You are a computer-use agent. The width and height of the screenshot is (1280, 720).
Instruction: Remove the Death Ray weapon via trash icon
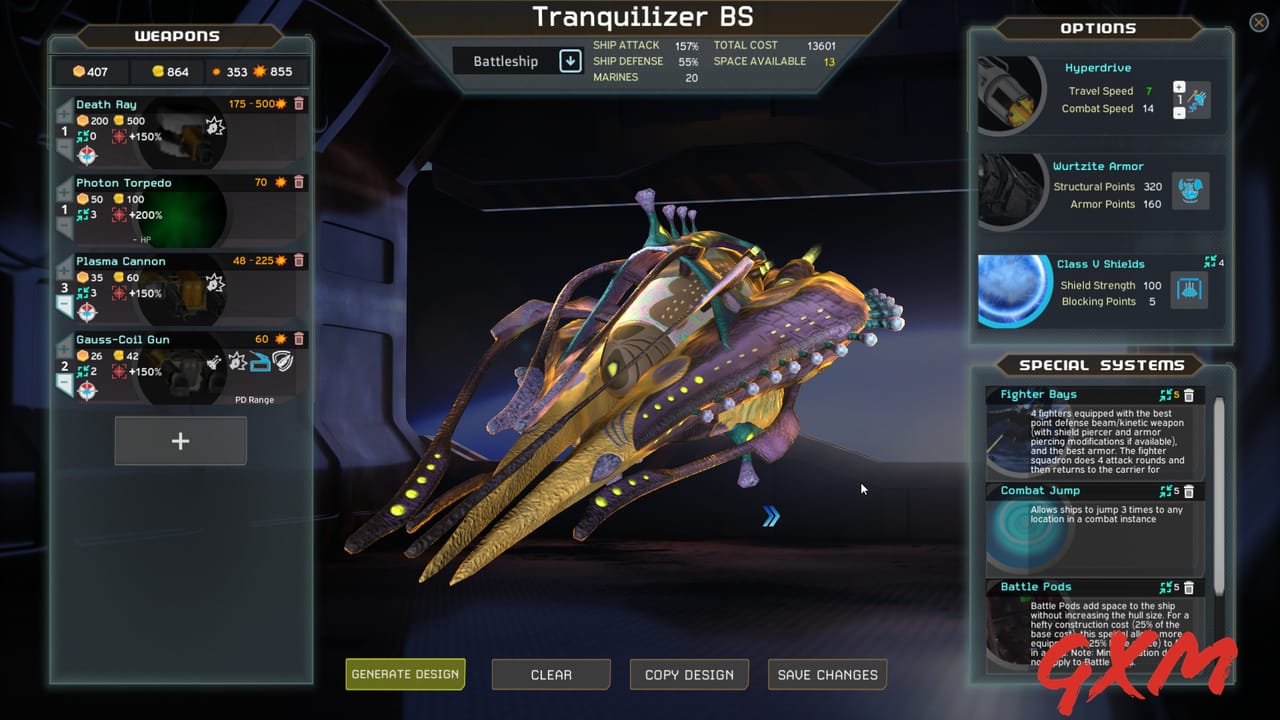click(298, 104)
